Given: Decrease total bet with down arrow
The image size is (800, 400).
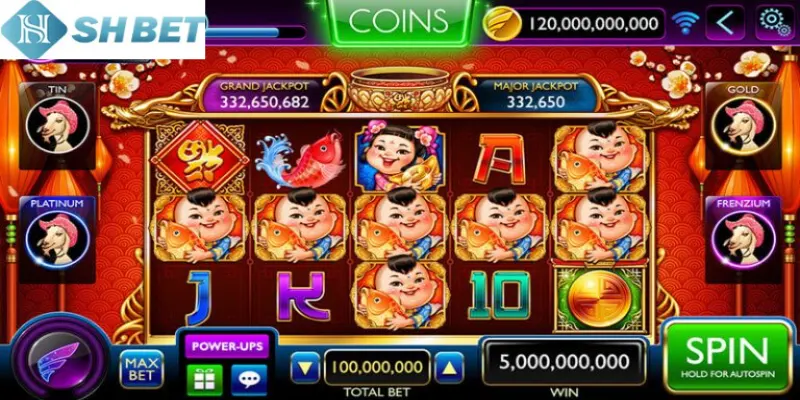Looking at the screenshot, I should pyautogui.click(x=305, y=367).
